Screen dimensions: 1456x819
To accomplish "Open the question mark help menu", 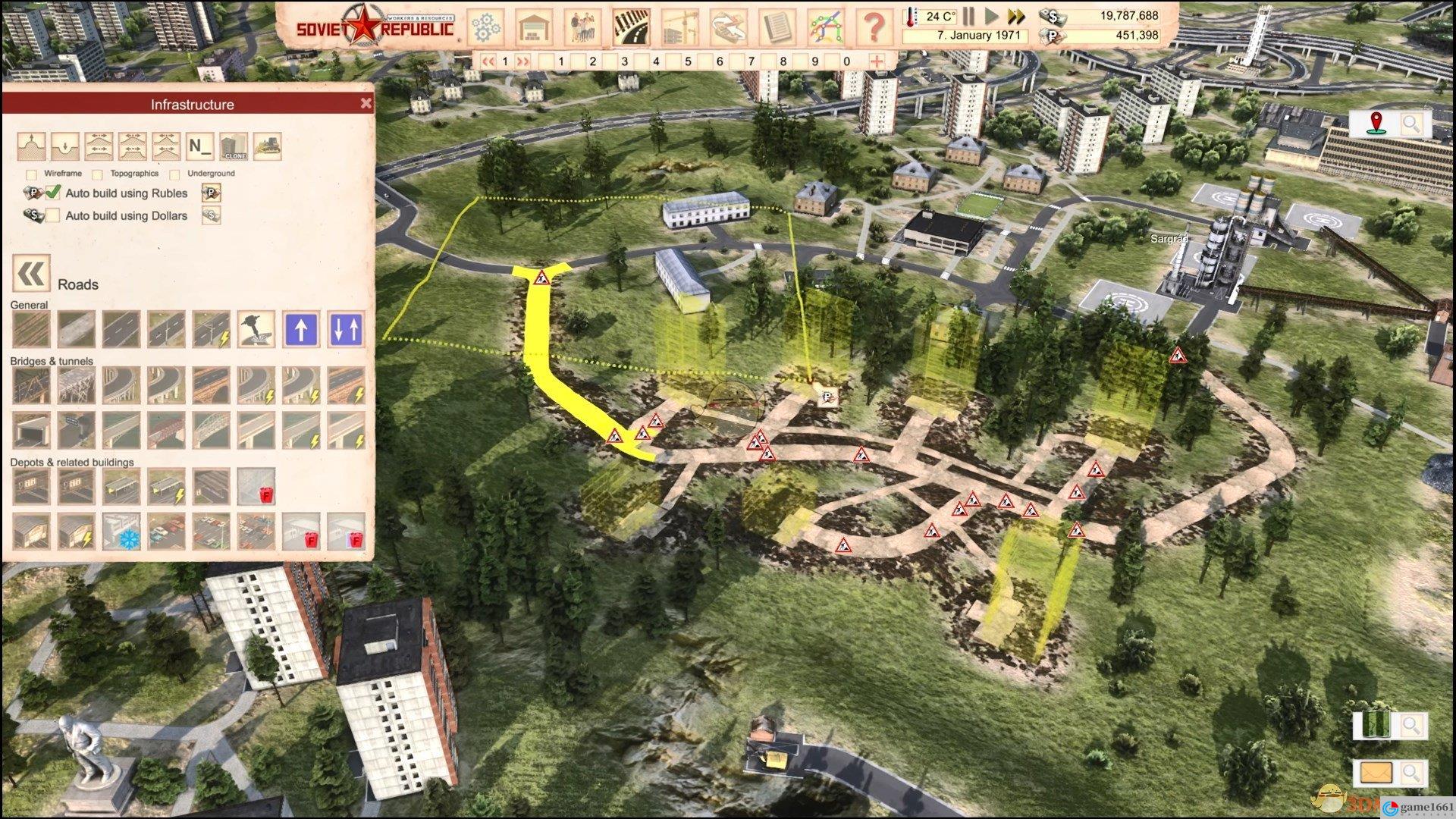I will pos(874,27).
